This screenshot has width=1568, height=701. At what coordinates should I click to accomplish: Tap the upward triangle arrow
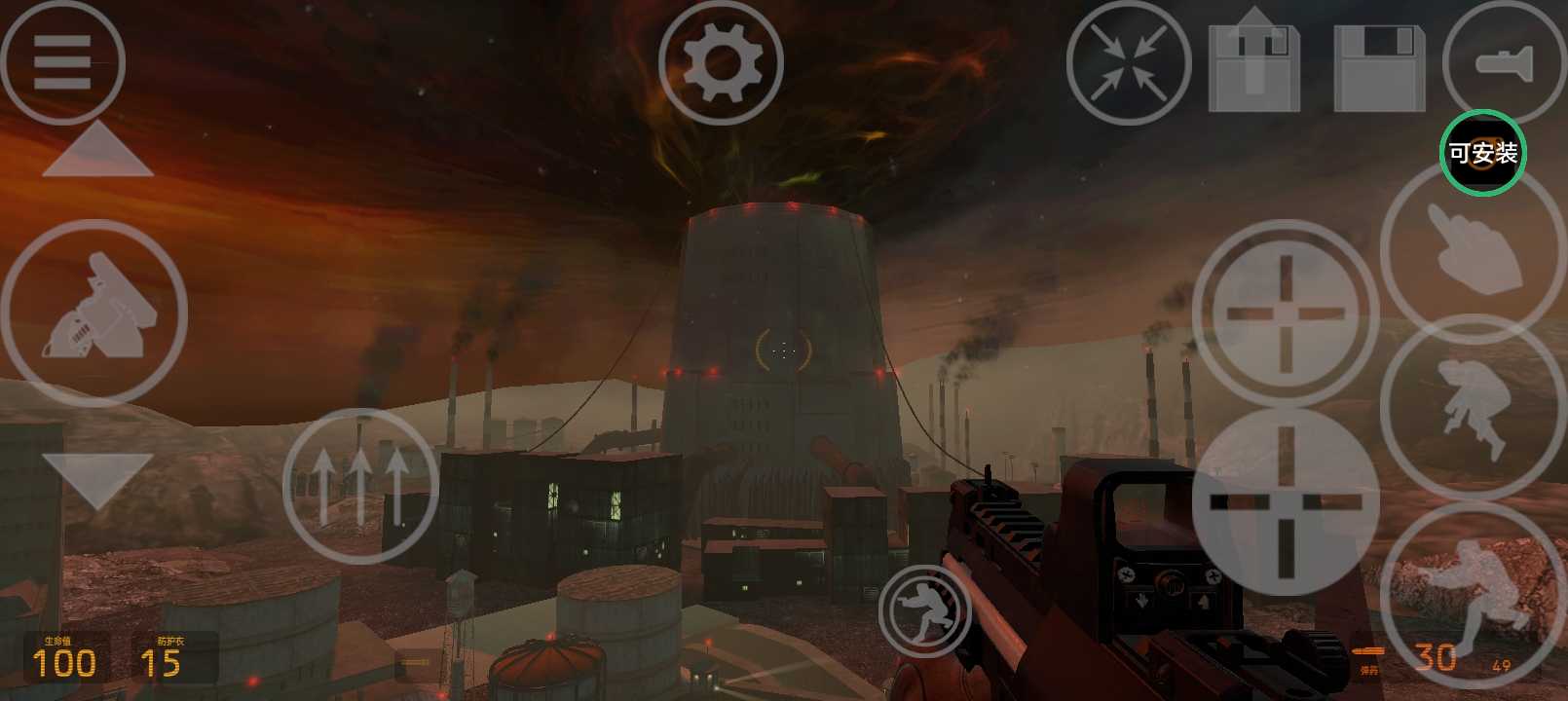click(x=96, y=153)
